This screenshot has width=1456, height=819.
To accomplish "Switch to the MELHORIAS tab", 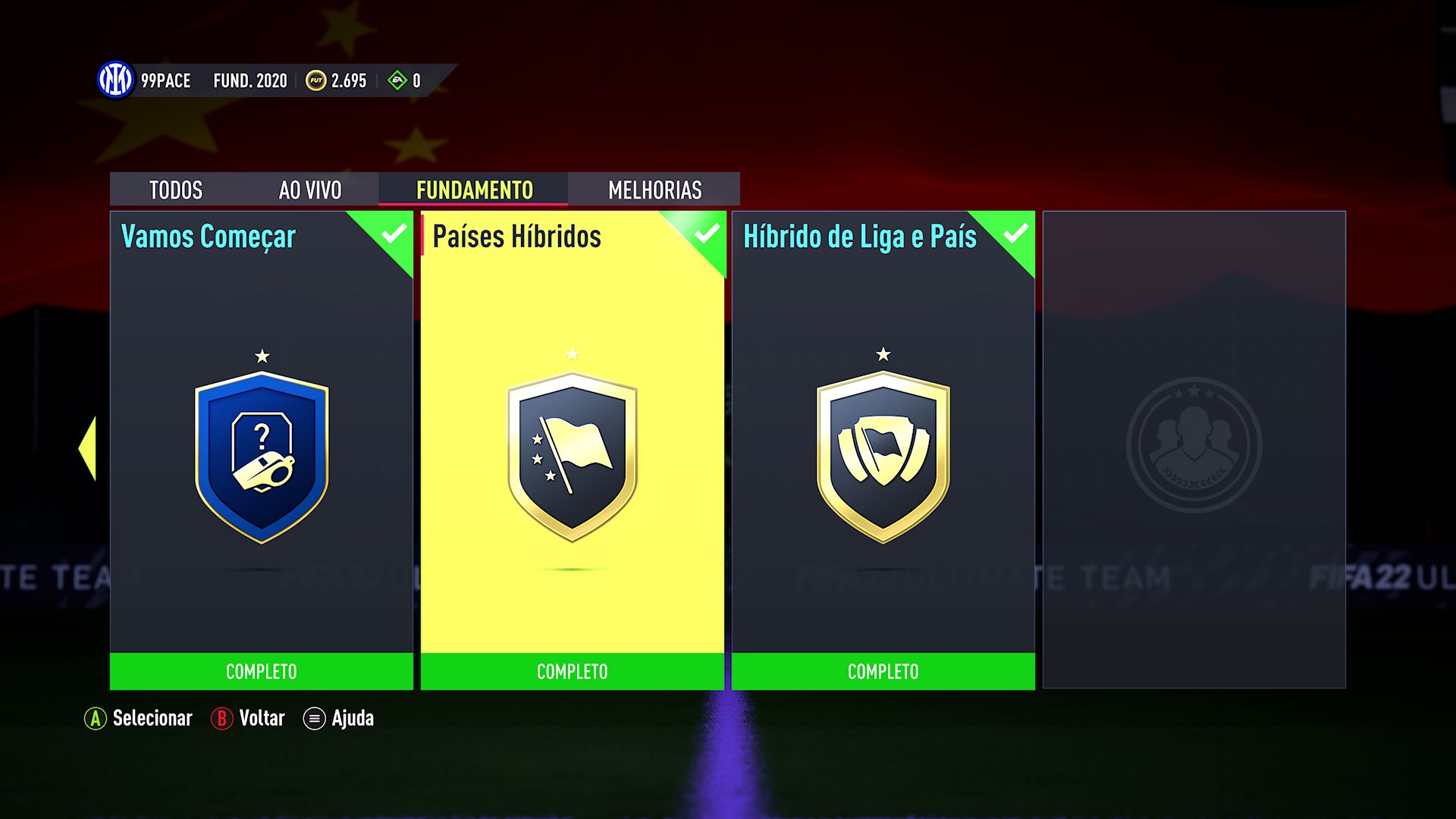I will click(x=654, y=190).
